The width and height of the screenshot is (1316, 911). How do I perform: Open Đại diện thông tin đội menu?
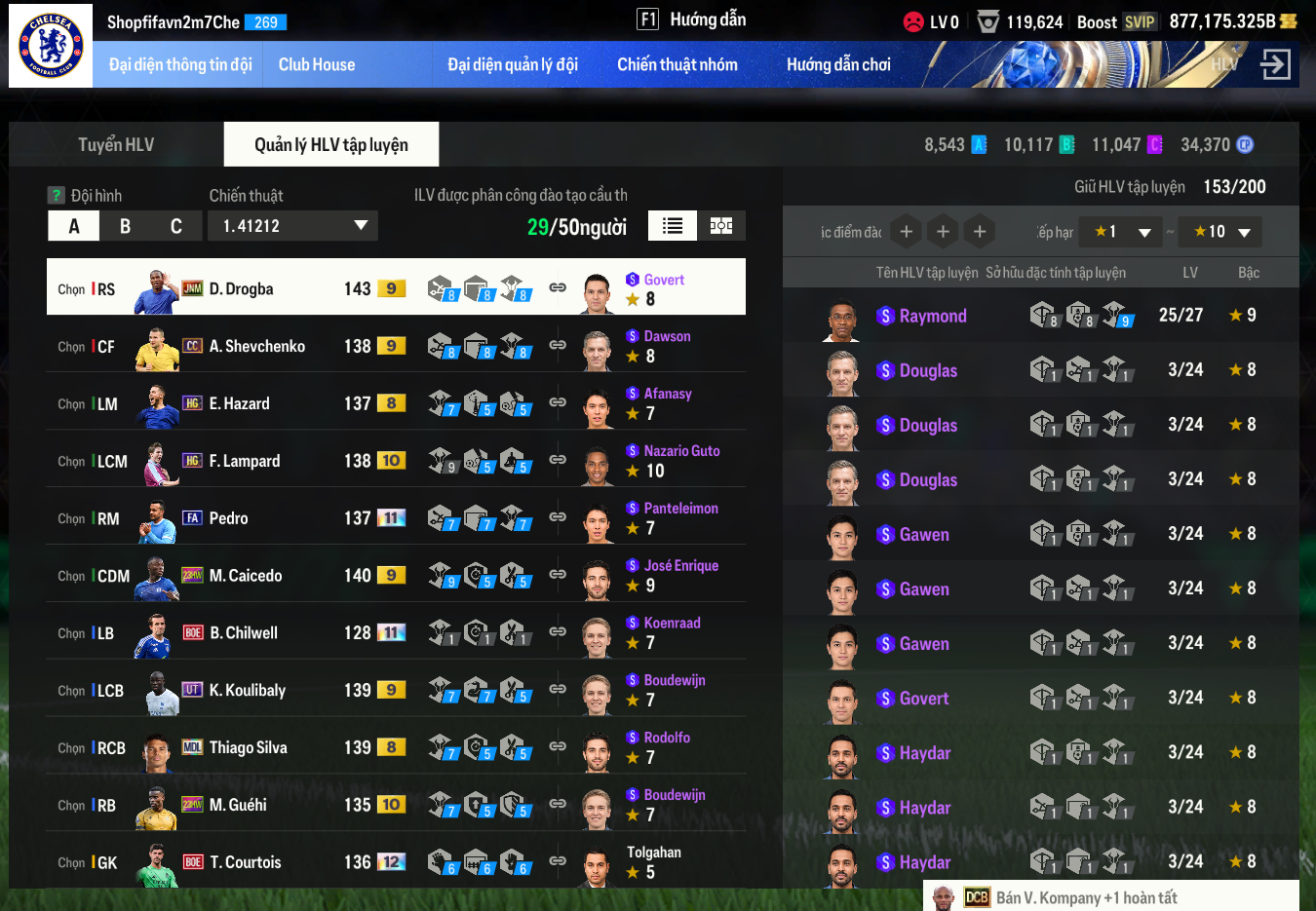click(x=180, y=65)
